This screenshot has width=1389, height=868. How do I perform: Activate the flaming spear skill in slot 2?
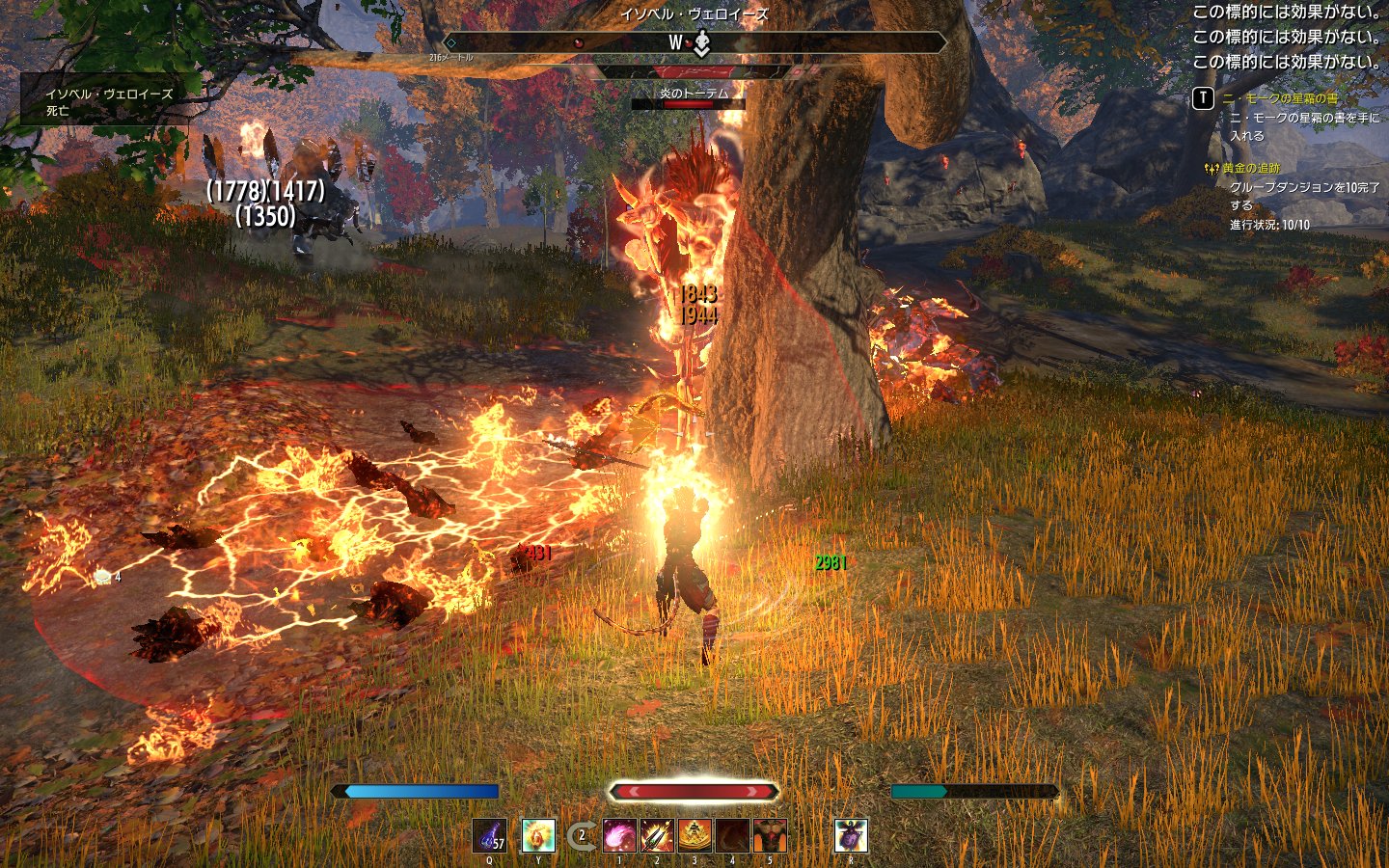coord(657,835)
